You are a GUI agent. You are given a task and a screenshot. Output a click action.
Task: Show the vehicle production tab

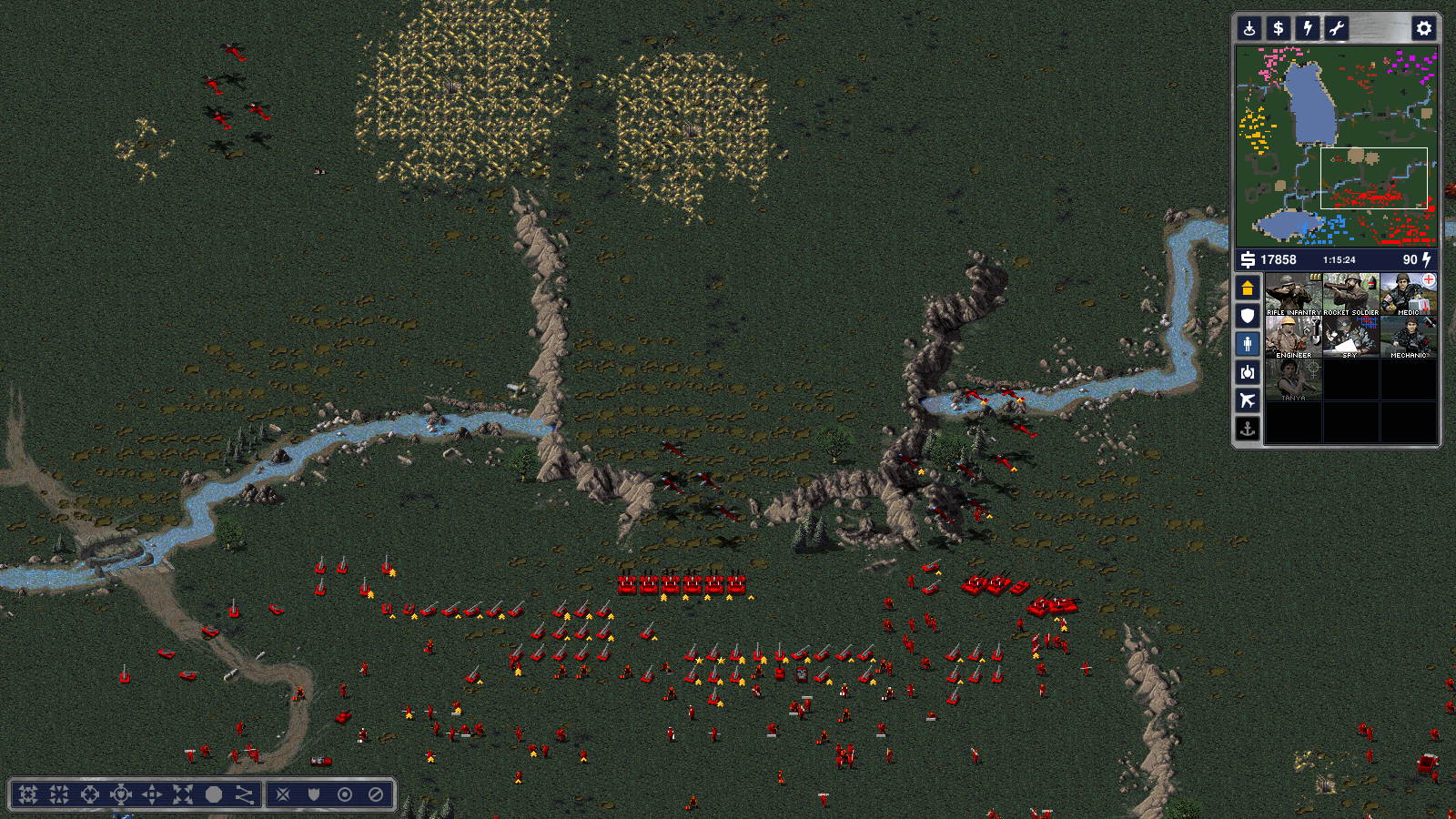tap(1248, 372)
